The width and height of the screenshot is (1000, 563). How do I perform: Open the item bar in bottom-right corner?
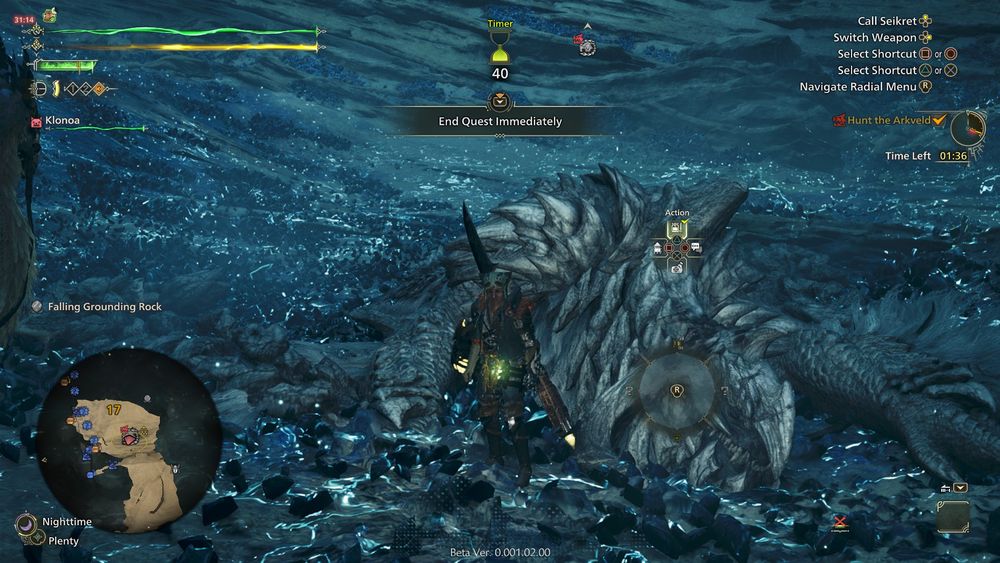pyautogui.click(x=952, y=515)
